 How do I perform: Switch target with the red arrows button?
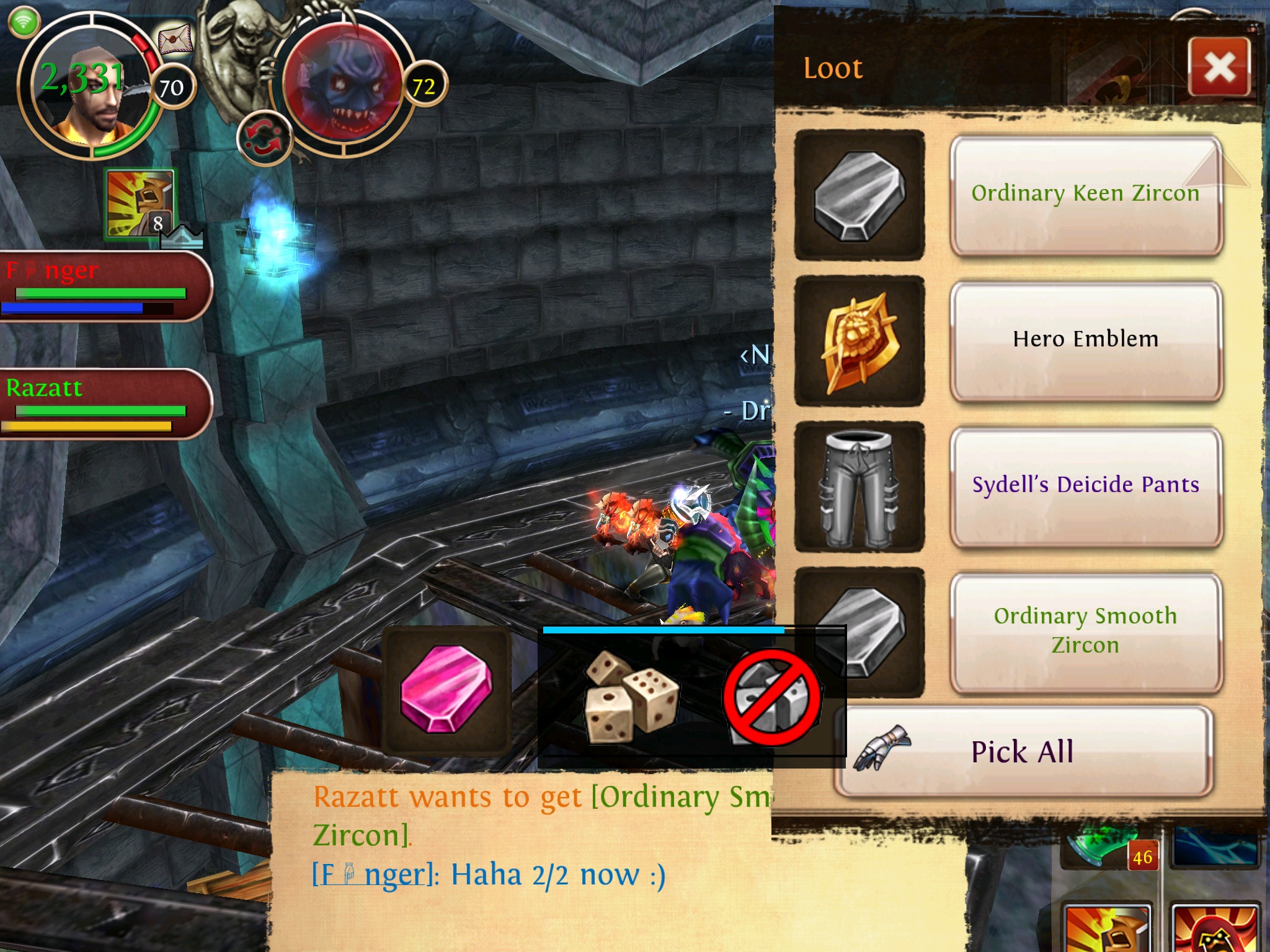point(264,138)
